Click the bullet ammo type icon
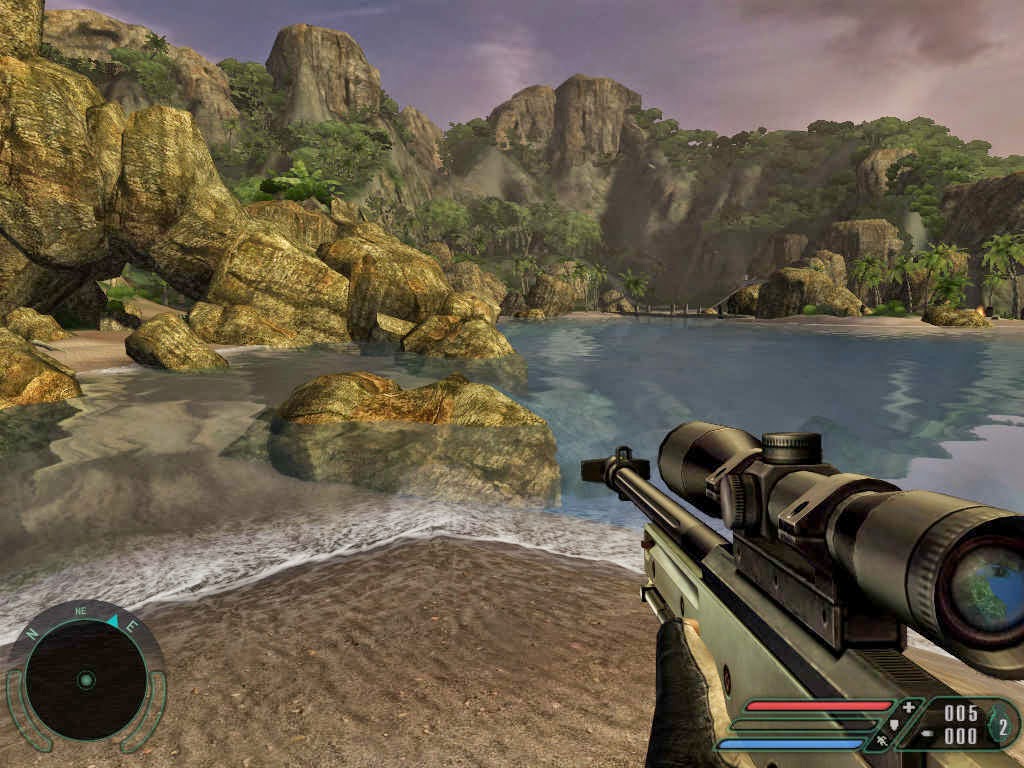The width and height of the screenshot is (1024, 768). click(925, 735)
